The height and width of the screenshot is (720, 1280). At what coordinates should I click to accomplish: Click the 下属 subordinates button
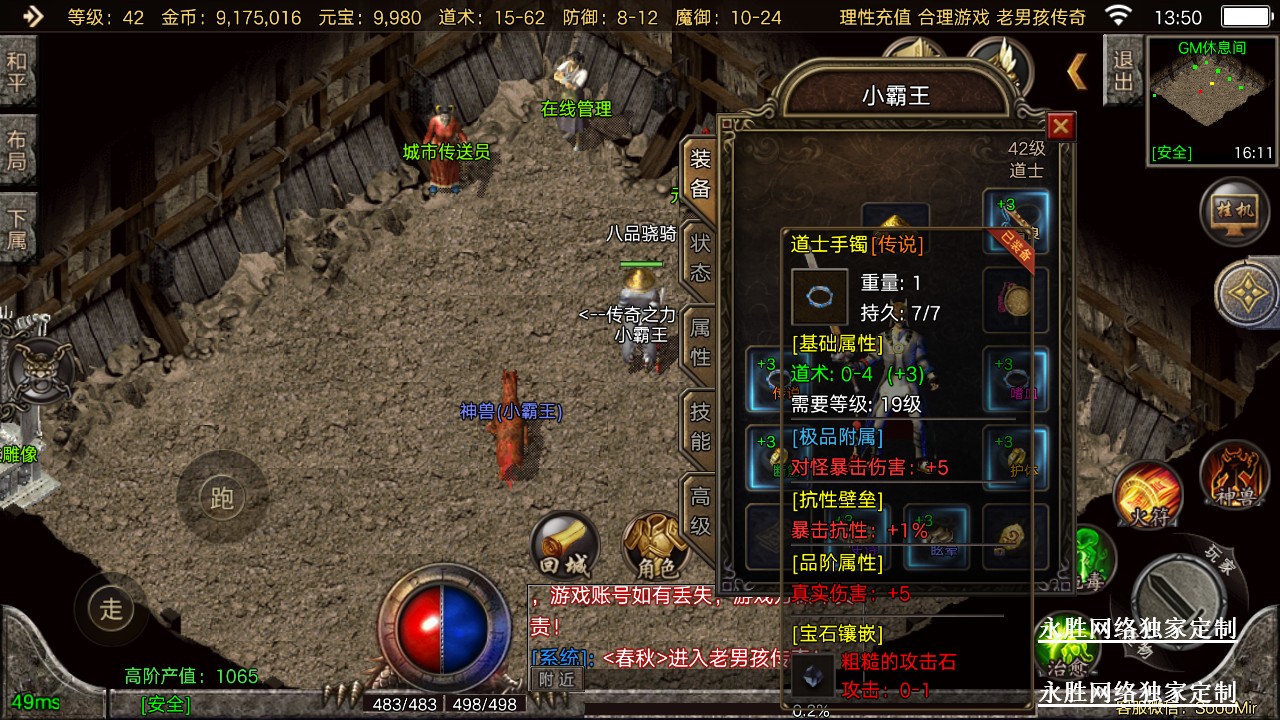point(17,229)
